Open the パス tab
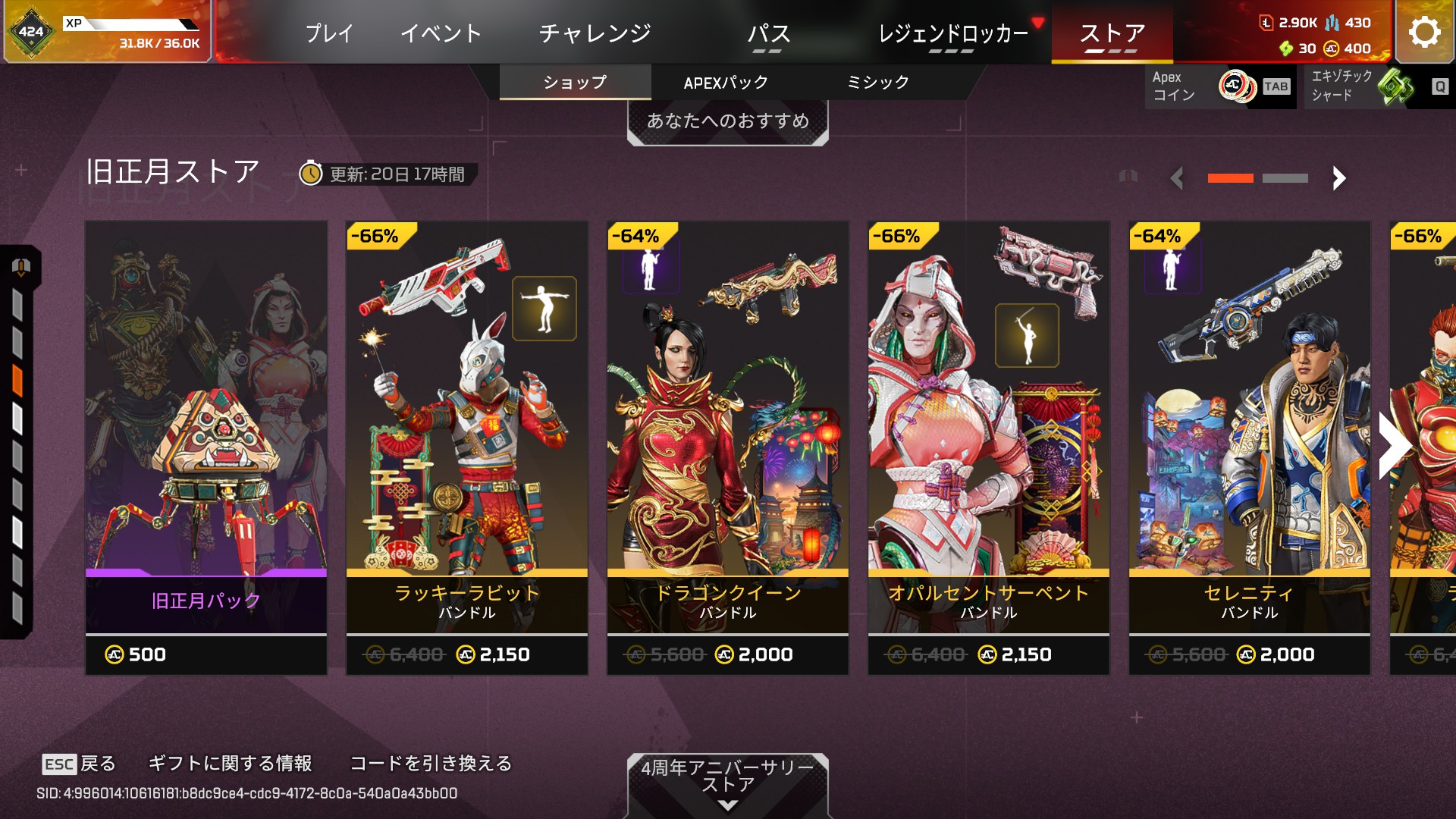Screen dimensions: 1456x819 click(768, 33)
